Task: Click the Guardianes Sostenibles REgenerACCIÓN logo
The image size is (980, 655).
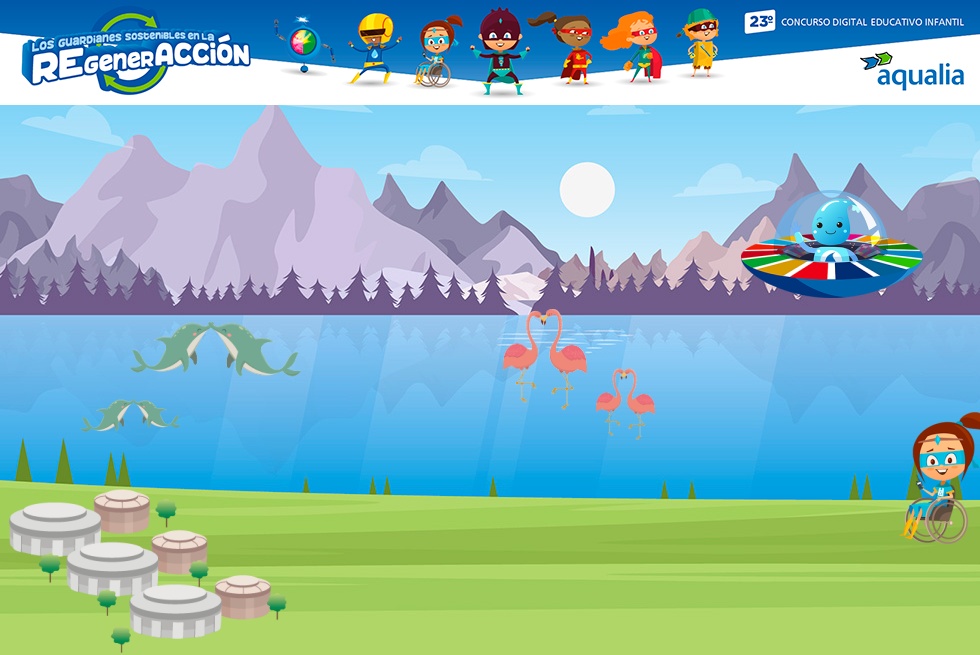Action: pyautogui.click(x=137, y=55)
